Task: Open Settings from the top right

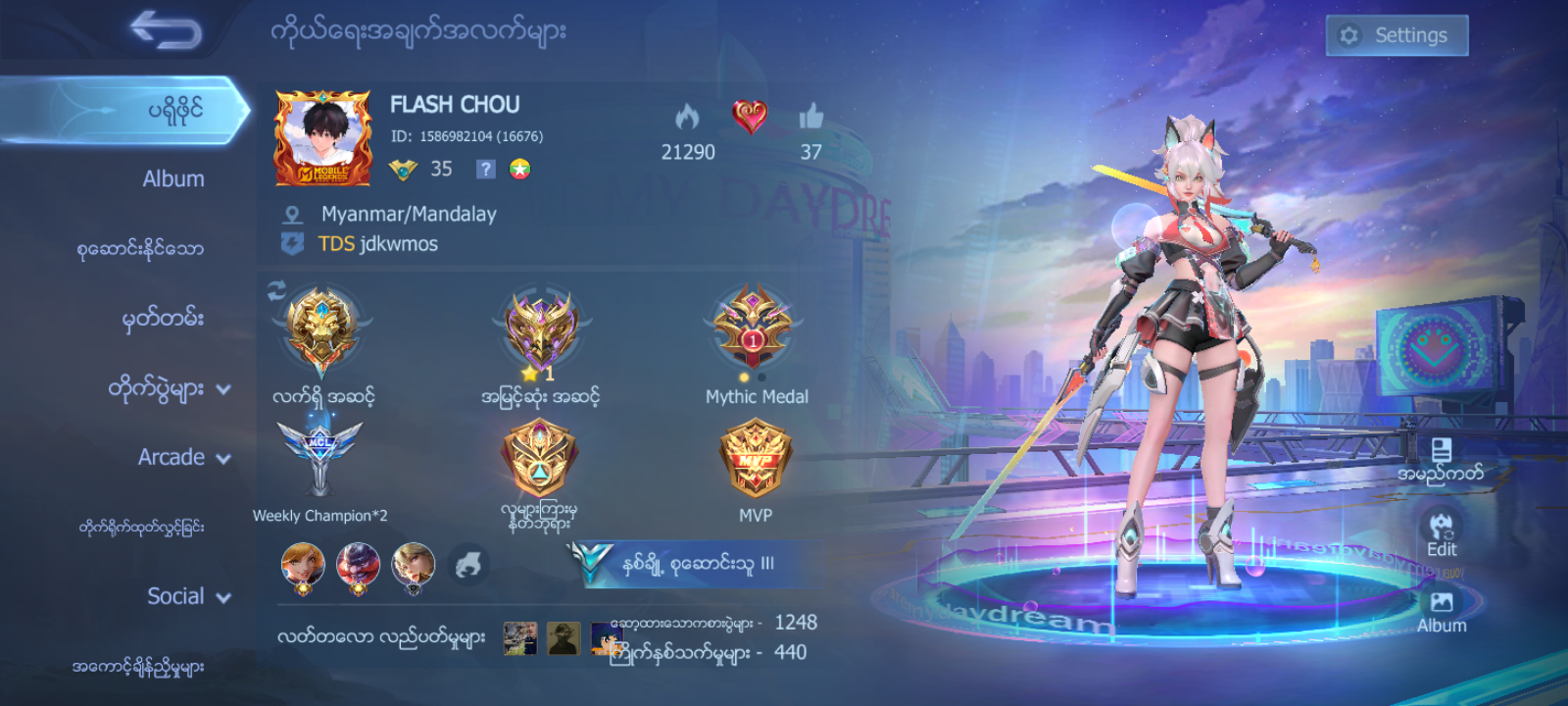Action: tap(1396, 34)
